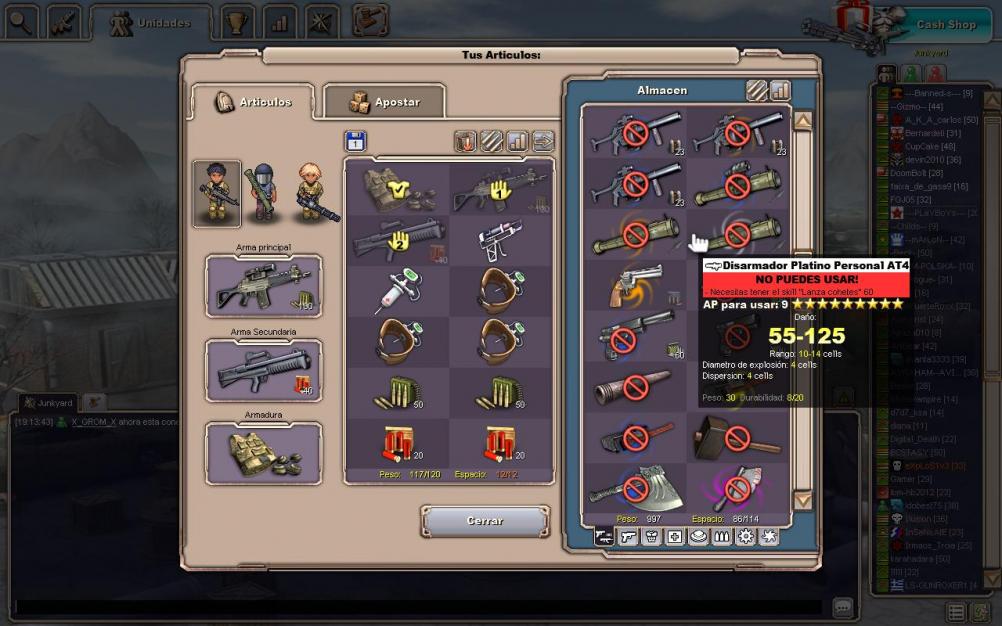The image size is (1002, 626).
Task: Open the auction gavel icon
Action: coord(370,20)
